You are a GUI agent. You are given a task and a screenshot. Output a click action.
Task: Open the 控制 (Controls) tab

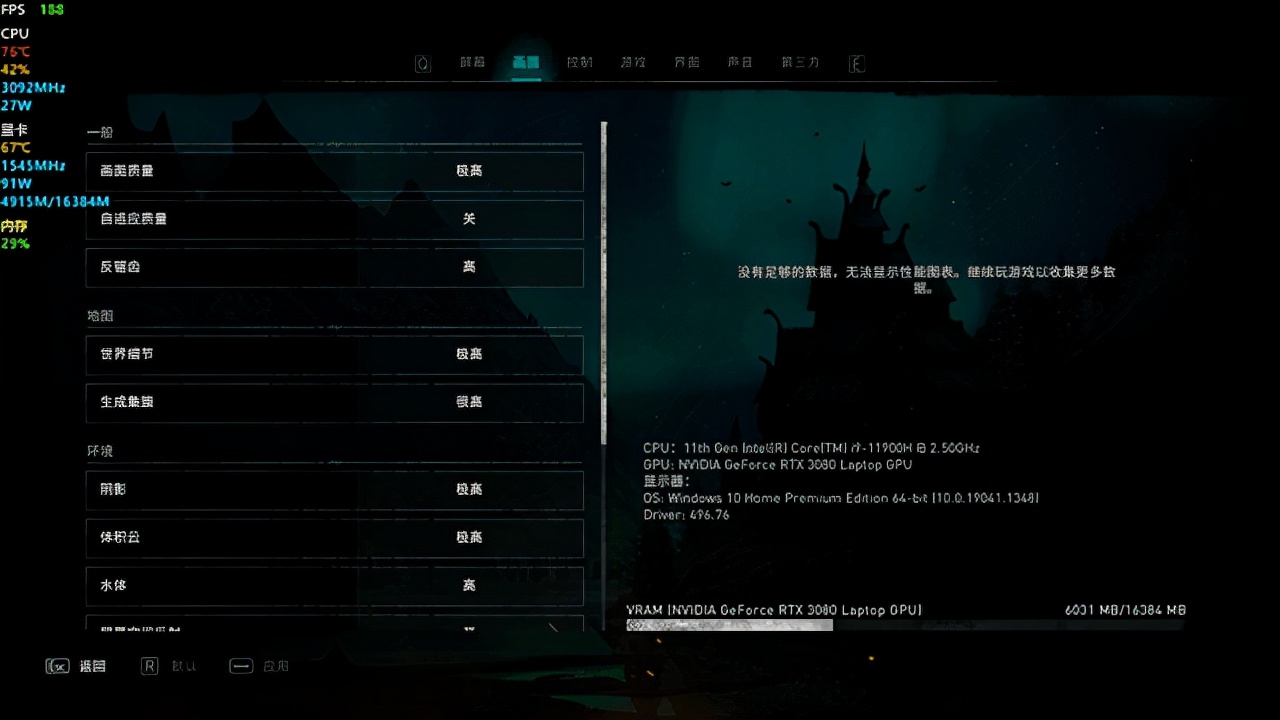pos(580,63)
